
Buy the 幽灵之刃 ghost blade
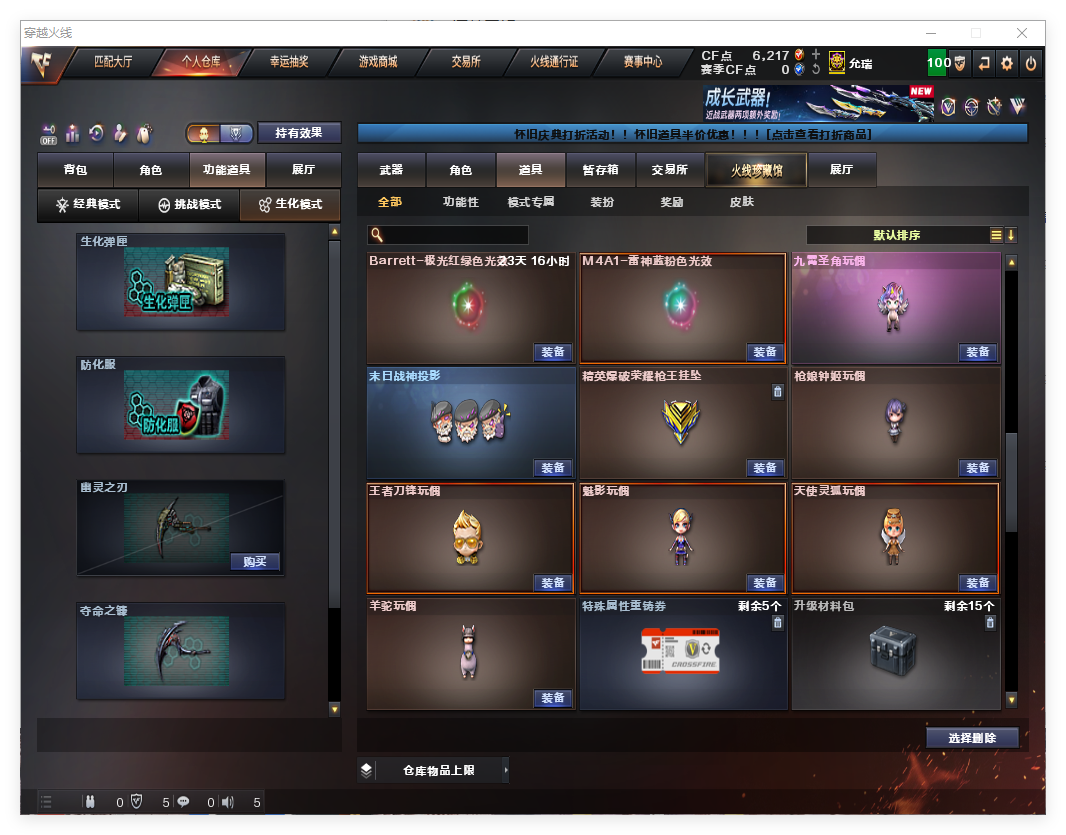(x=255, y=561)
